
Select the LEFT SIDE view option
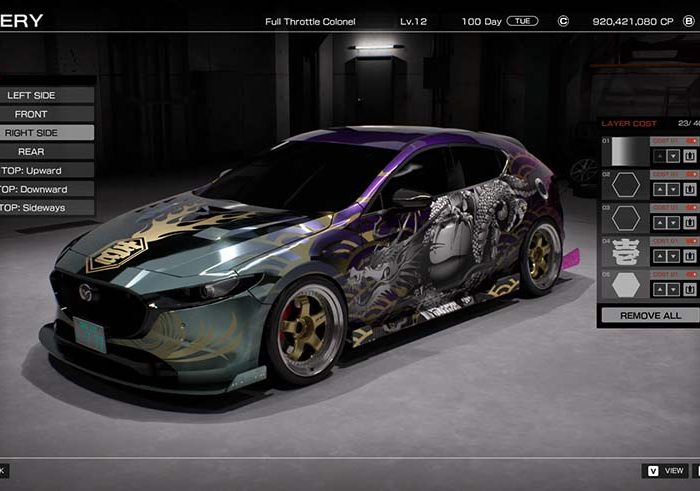coord(32,95)
